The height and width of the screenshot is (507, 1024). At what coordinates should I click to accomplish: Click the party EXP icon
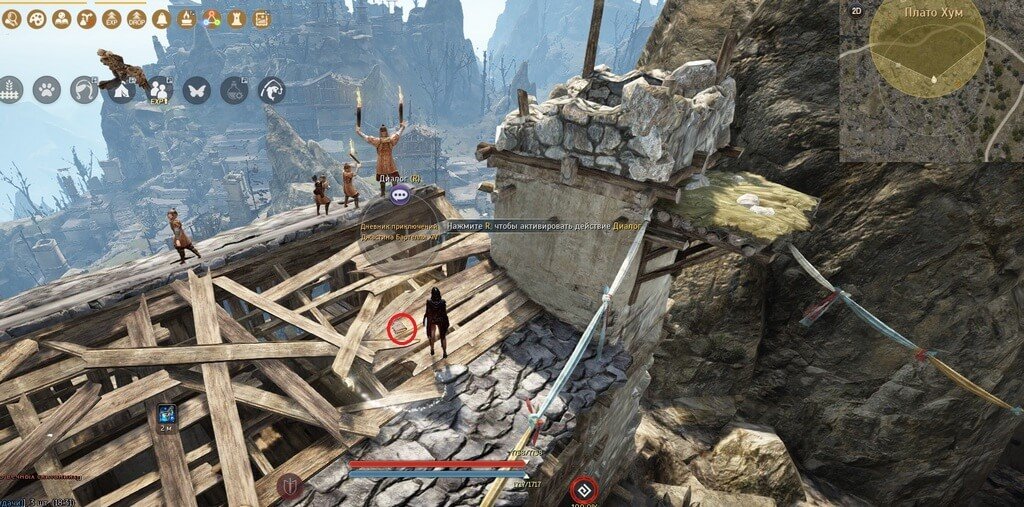click(x=159, y=90)
